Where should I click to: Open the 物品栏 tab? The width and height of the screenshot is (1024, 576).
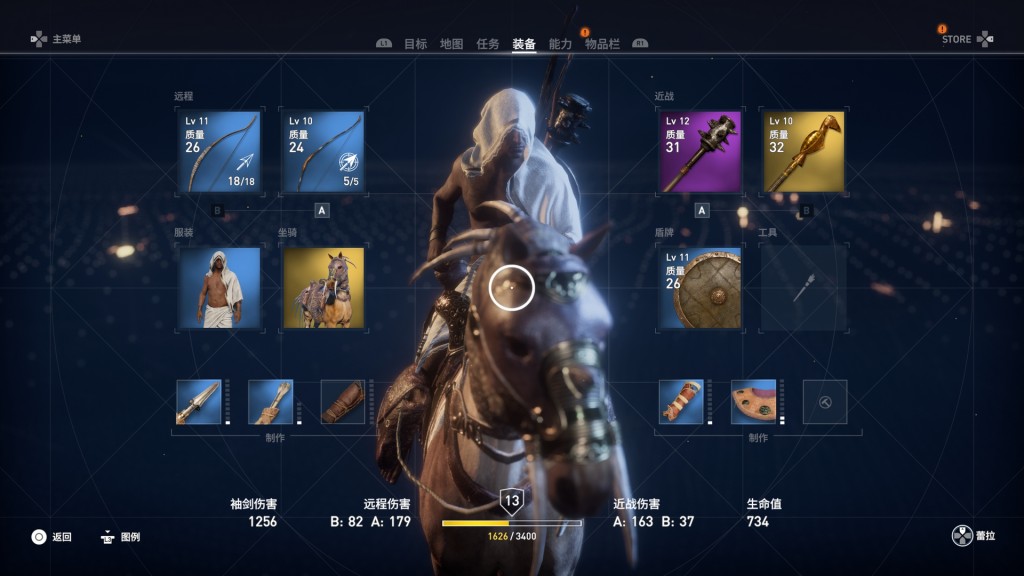(x=602, y=44)
